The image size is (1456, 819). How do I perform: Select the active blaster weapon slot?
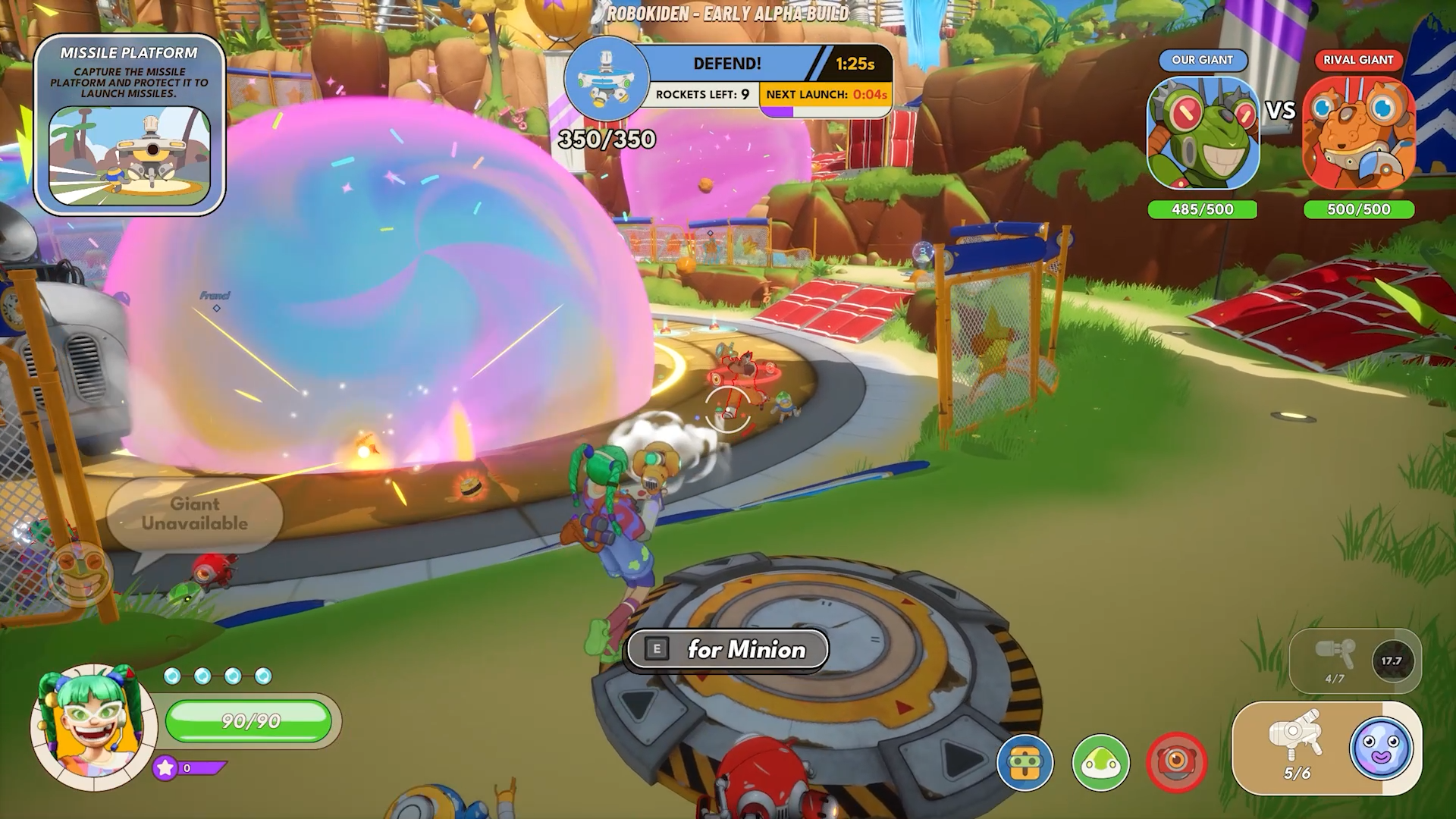(x=1297, y=747)
